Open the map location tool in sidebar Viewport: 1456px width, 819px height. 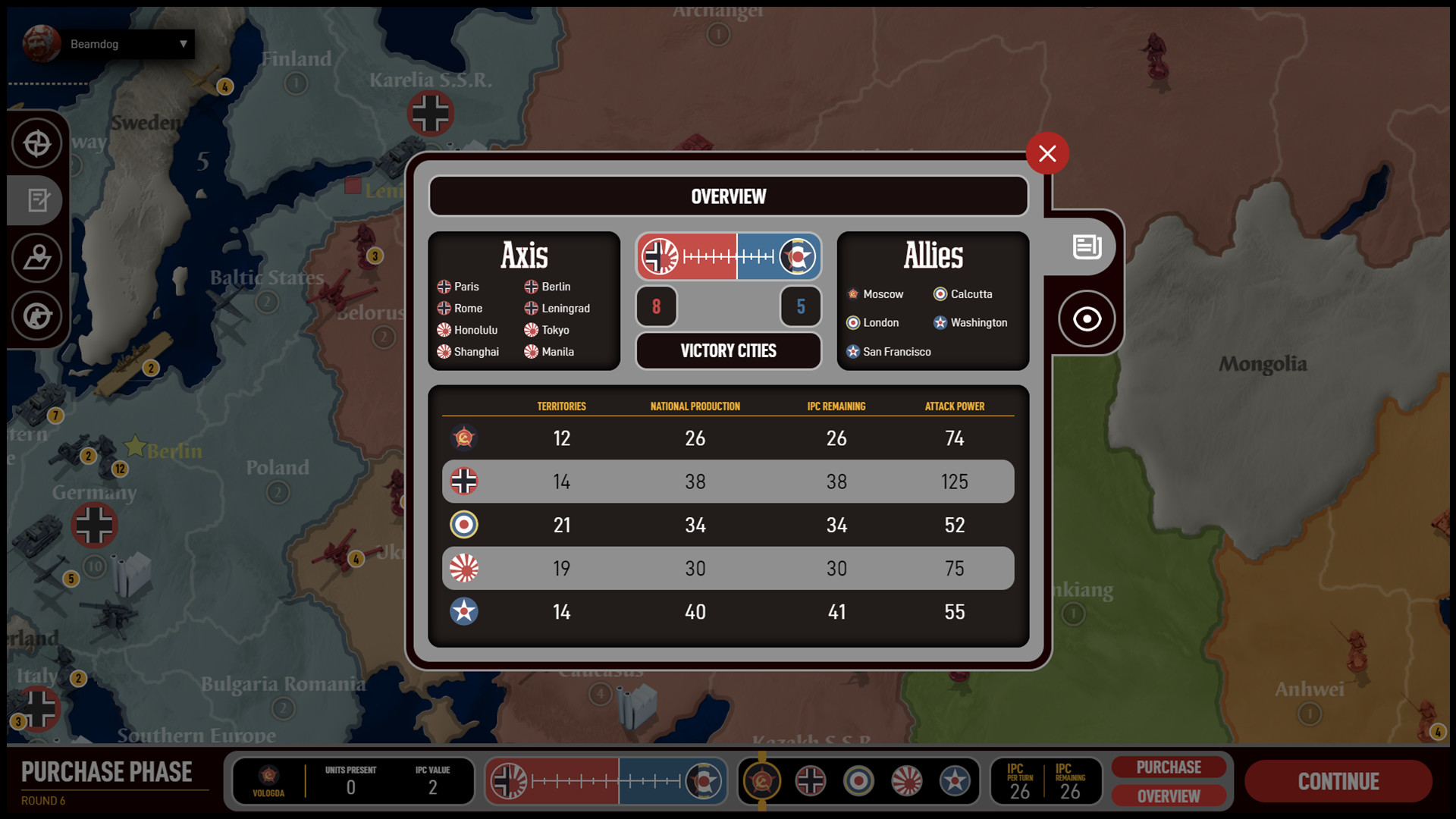[37, 258]
